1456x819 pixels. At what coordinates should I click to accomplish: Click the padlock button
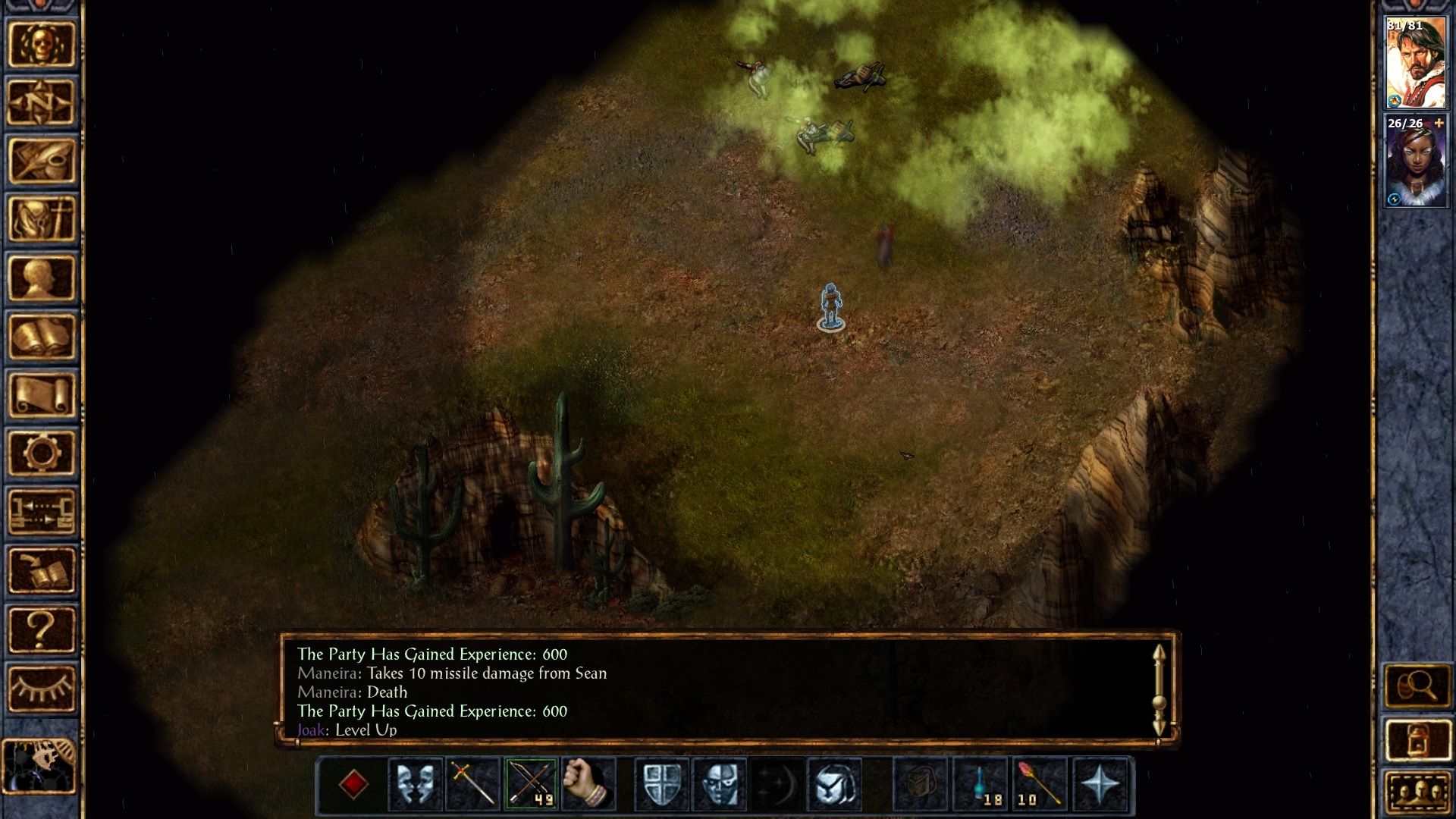click(1416, 739)
